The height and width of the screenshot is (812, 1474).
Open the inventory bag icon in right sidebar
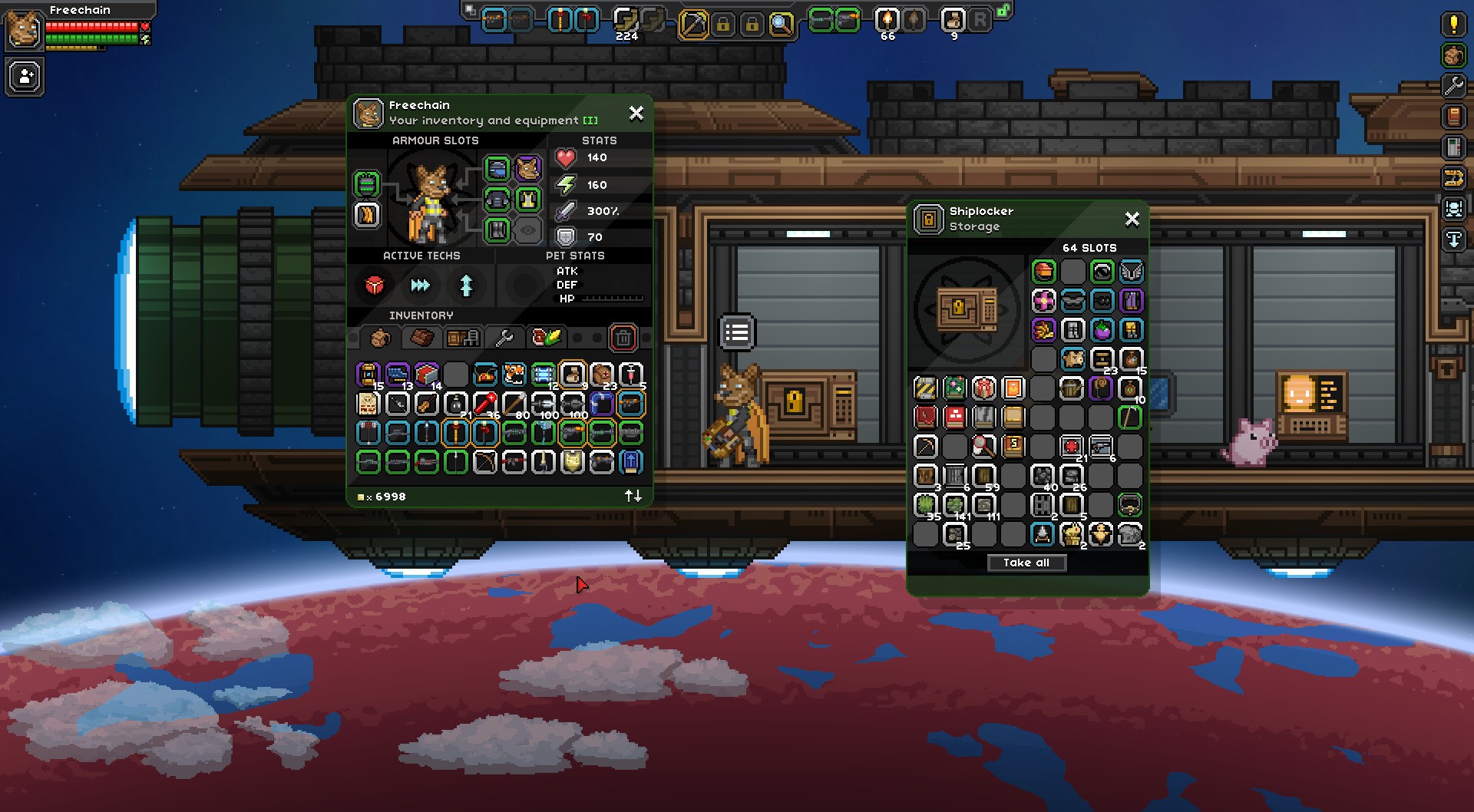click(x=1453, y=55)
